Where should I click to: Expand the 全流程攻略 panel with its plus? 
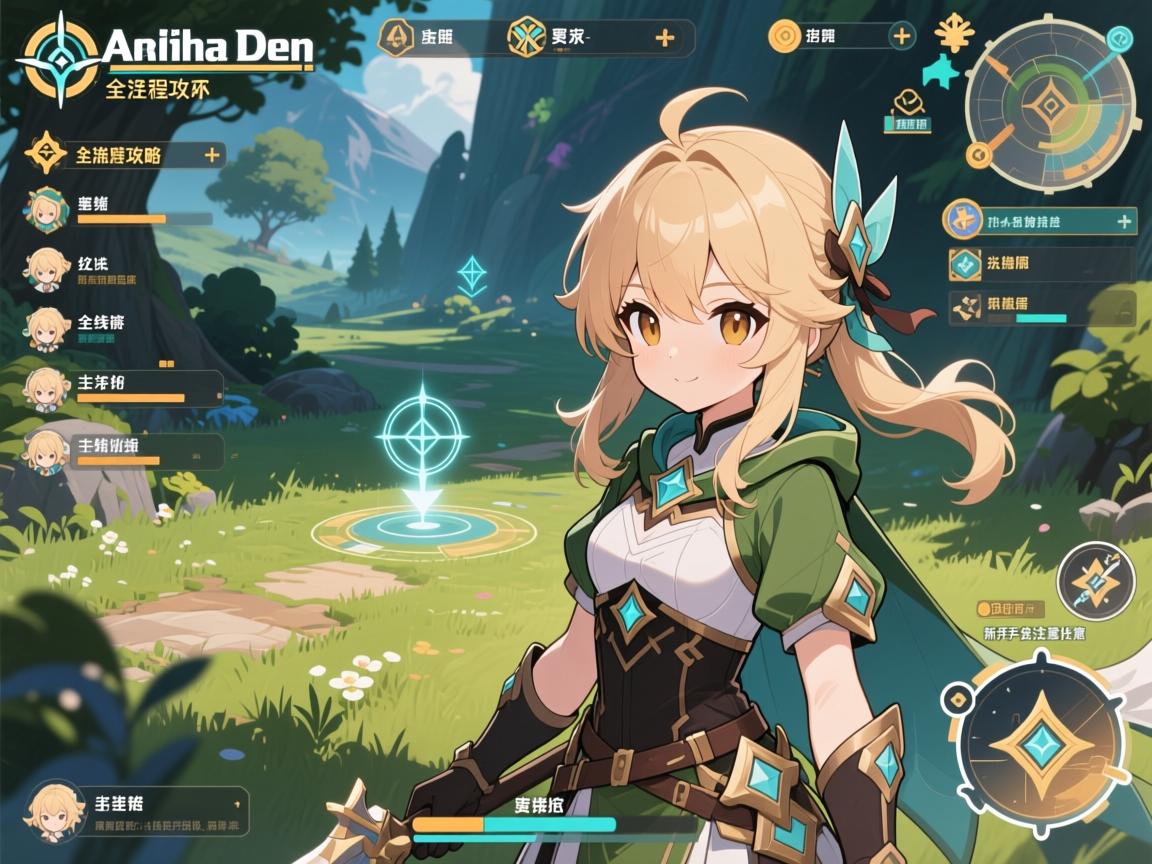212,155
